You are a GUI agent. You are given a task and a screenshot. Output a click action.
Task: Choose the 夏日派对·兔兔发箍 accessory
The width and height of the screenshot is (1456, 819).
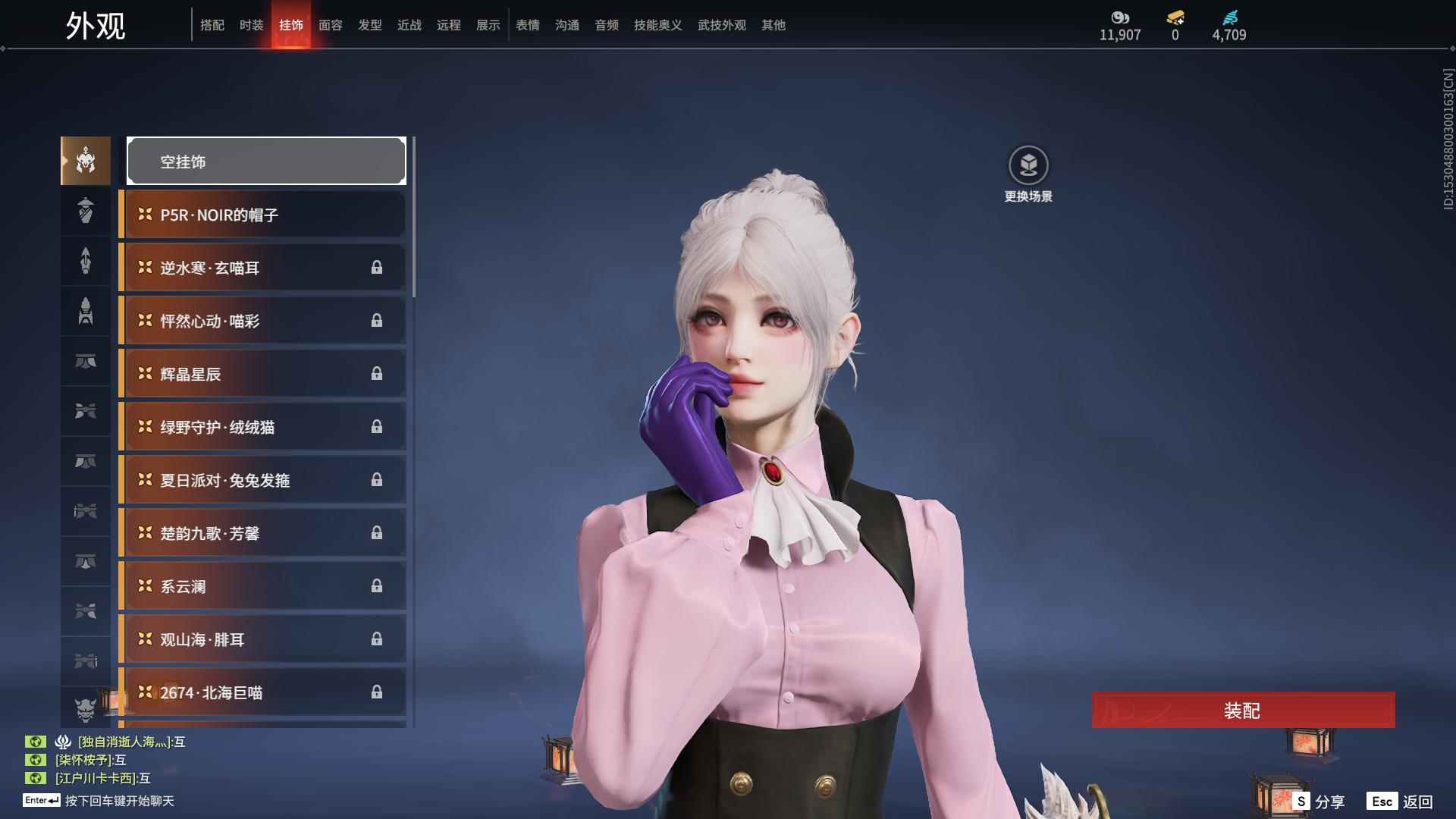coord(262,480)
